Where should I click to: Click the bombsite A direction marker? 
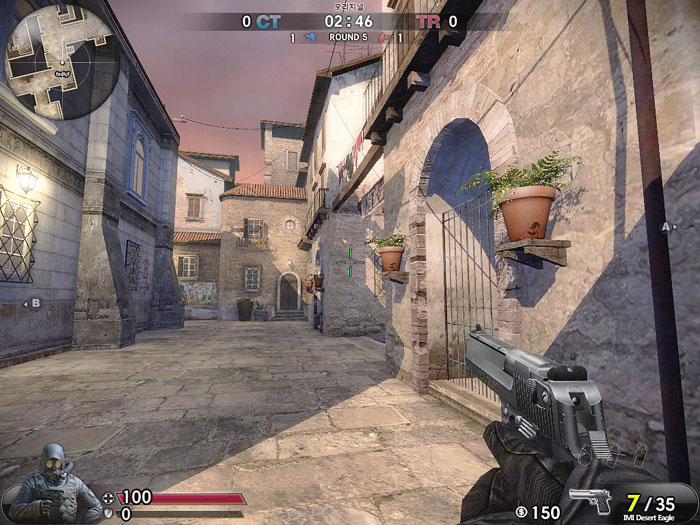(668, 227)
